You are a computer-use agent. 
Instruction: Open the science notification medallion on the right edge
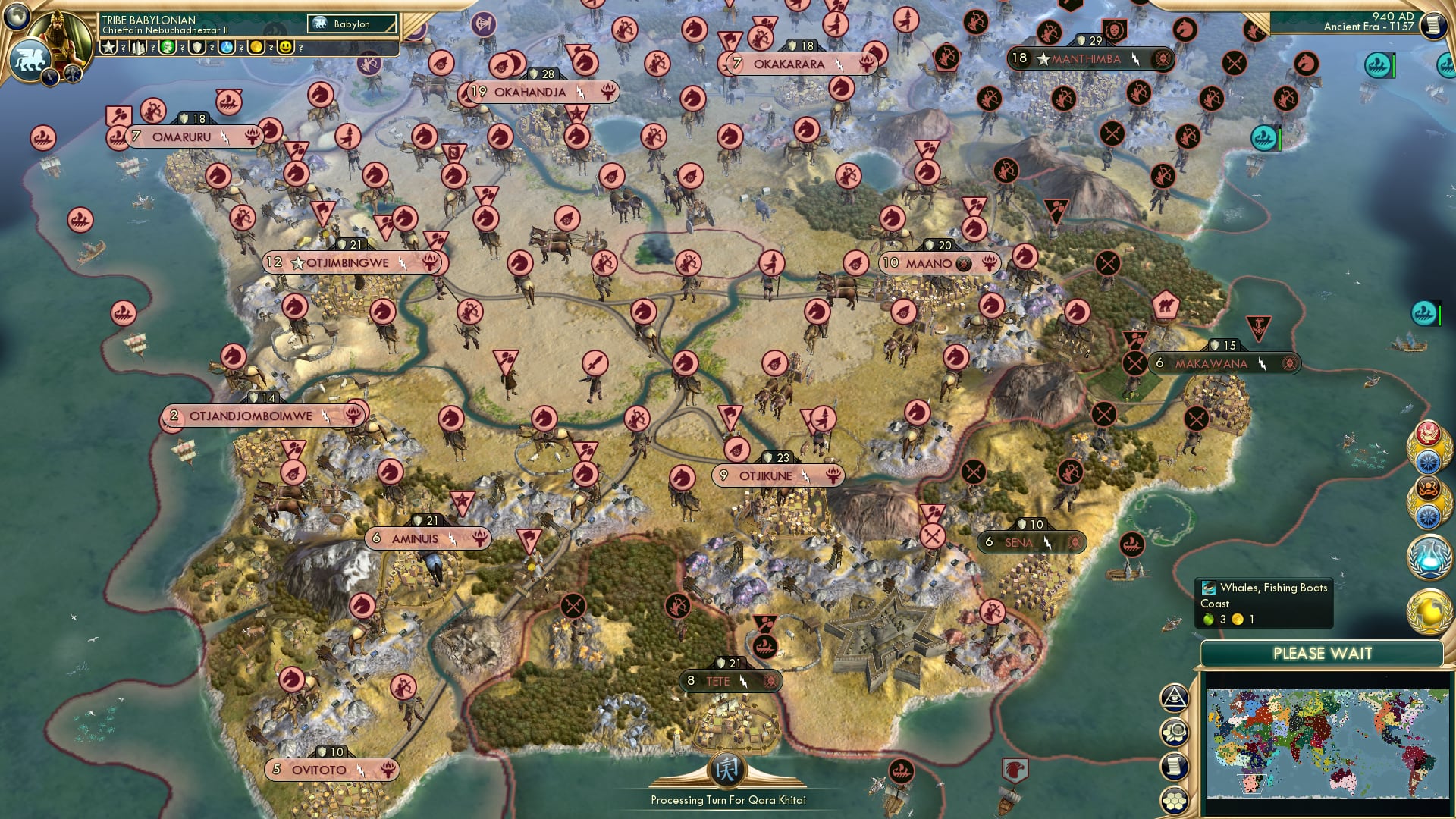click(1429, 557)
